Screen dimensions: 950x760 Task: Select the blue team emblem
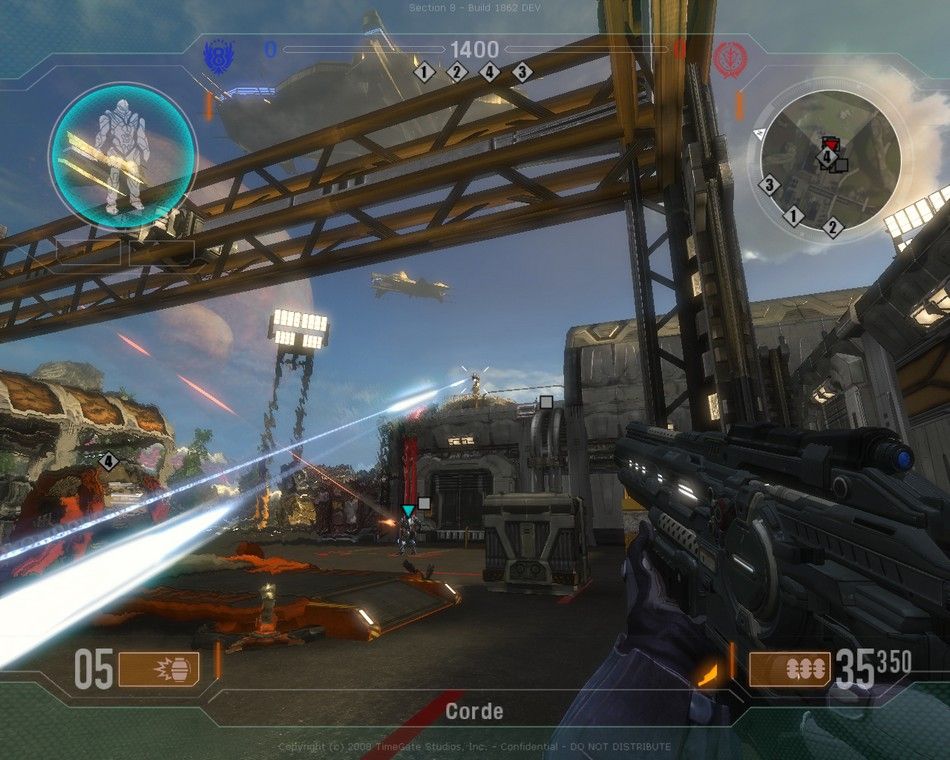218,54
